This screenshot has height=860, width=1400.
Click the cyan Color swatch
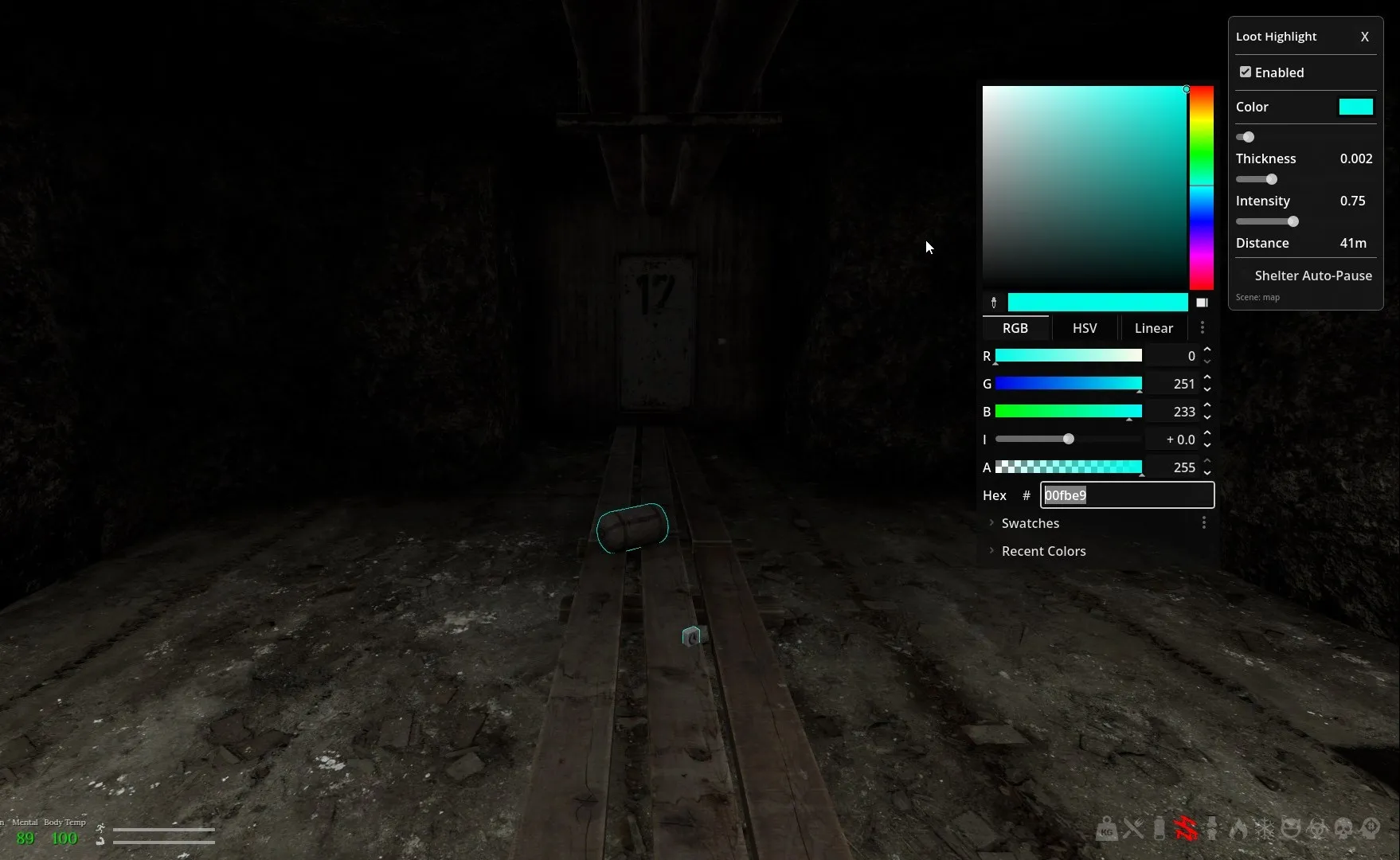tap(1355, 107)
